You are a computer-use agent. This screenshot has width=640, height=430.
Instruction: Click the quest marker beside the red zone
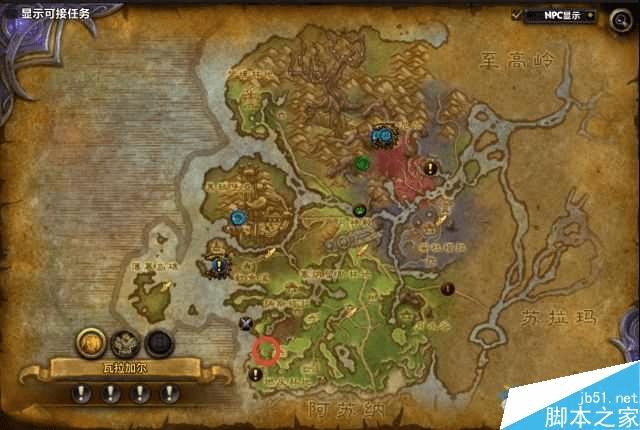tap(430, 167)
